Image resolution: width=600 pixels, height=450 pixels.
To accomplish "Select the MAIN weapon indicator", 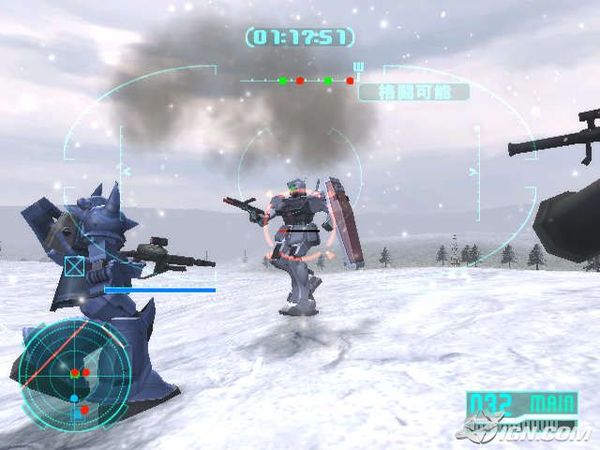I will tap(552, 405).
